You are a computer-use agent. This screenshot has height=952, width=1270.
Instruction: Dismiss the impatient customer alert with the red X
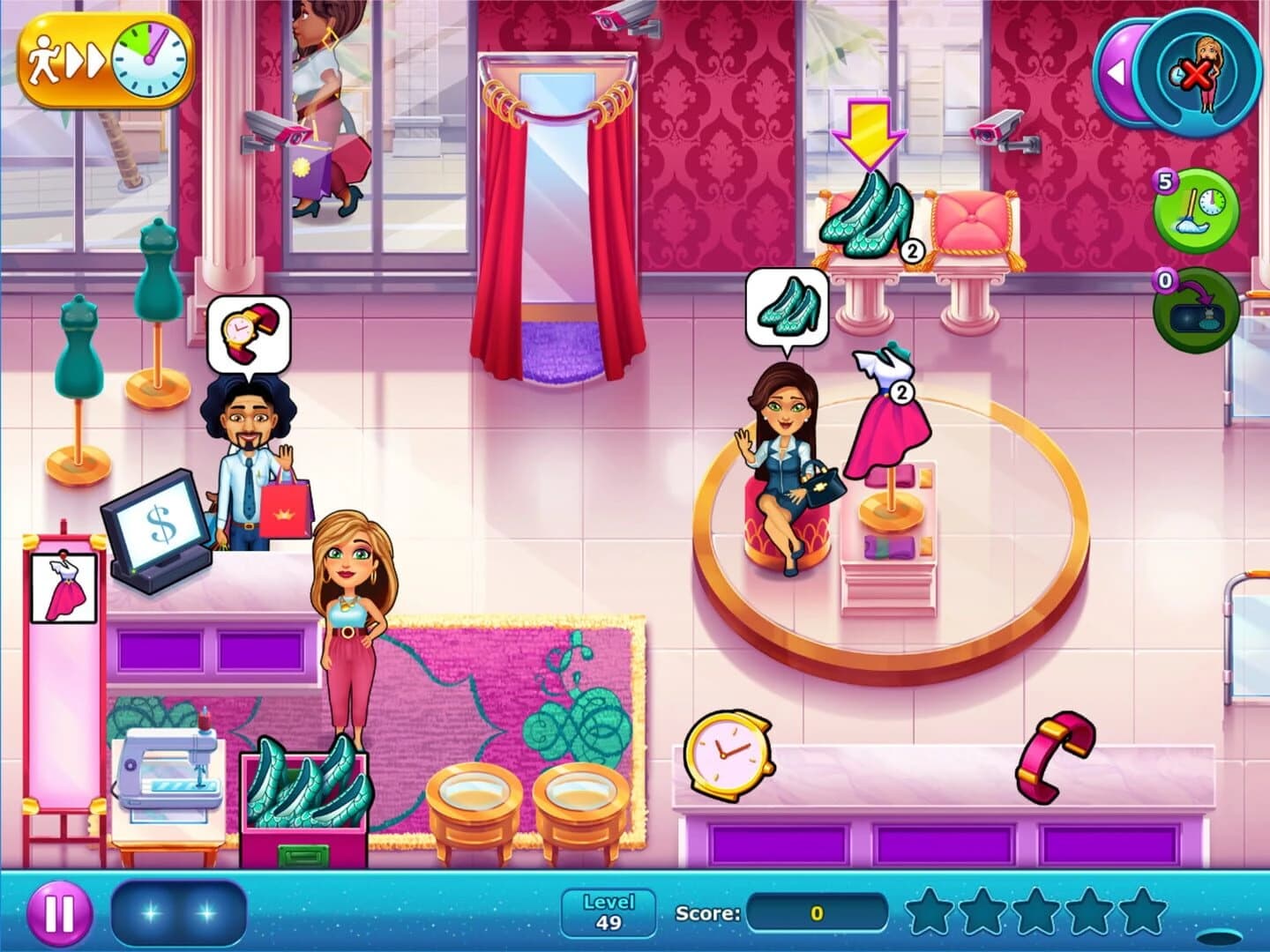pos(1199,74)
